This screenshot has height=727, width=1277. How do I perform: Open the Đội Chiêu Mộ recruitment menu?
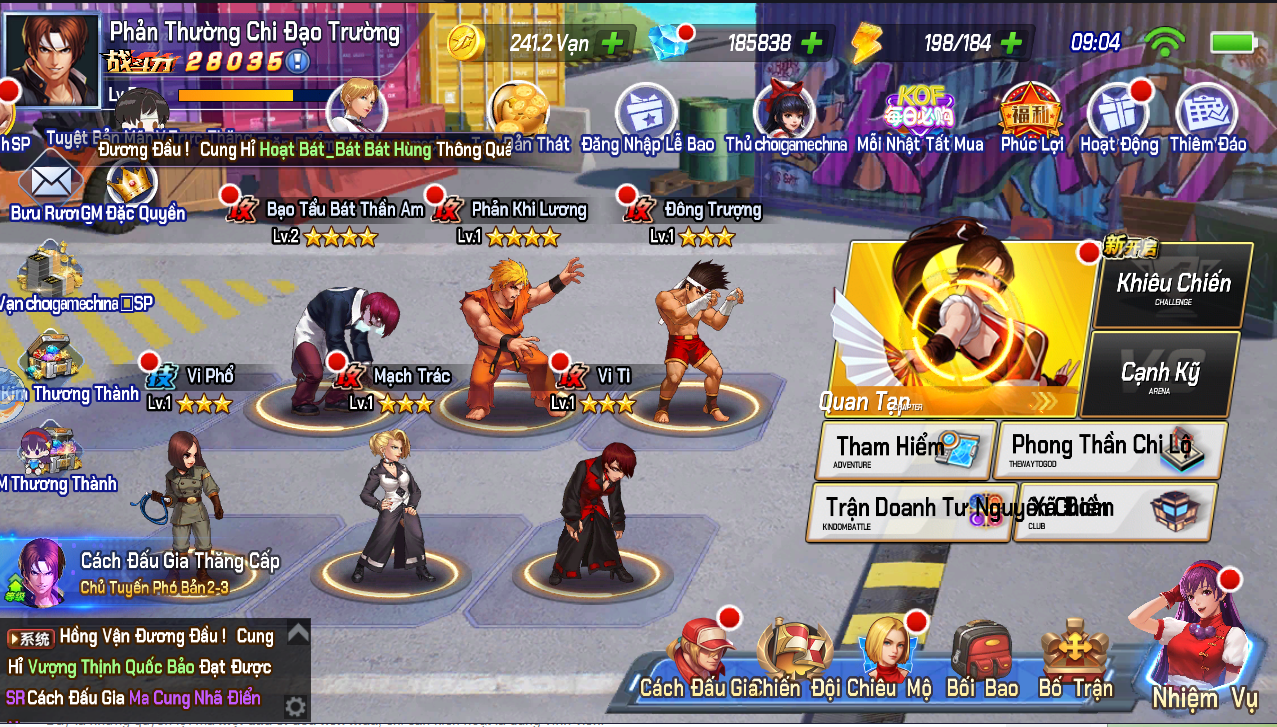click(x=885, y=662)
